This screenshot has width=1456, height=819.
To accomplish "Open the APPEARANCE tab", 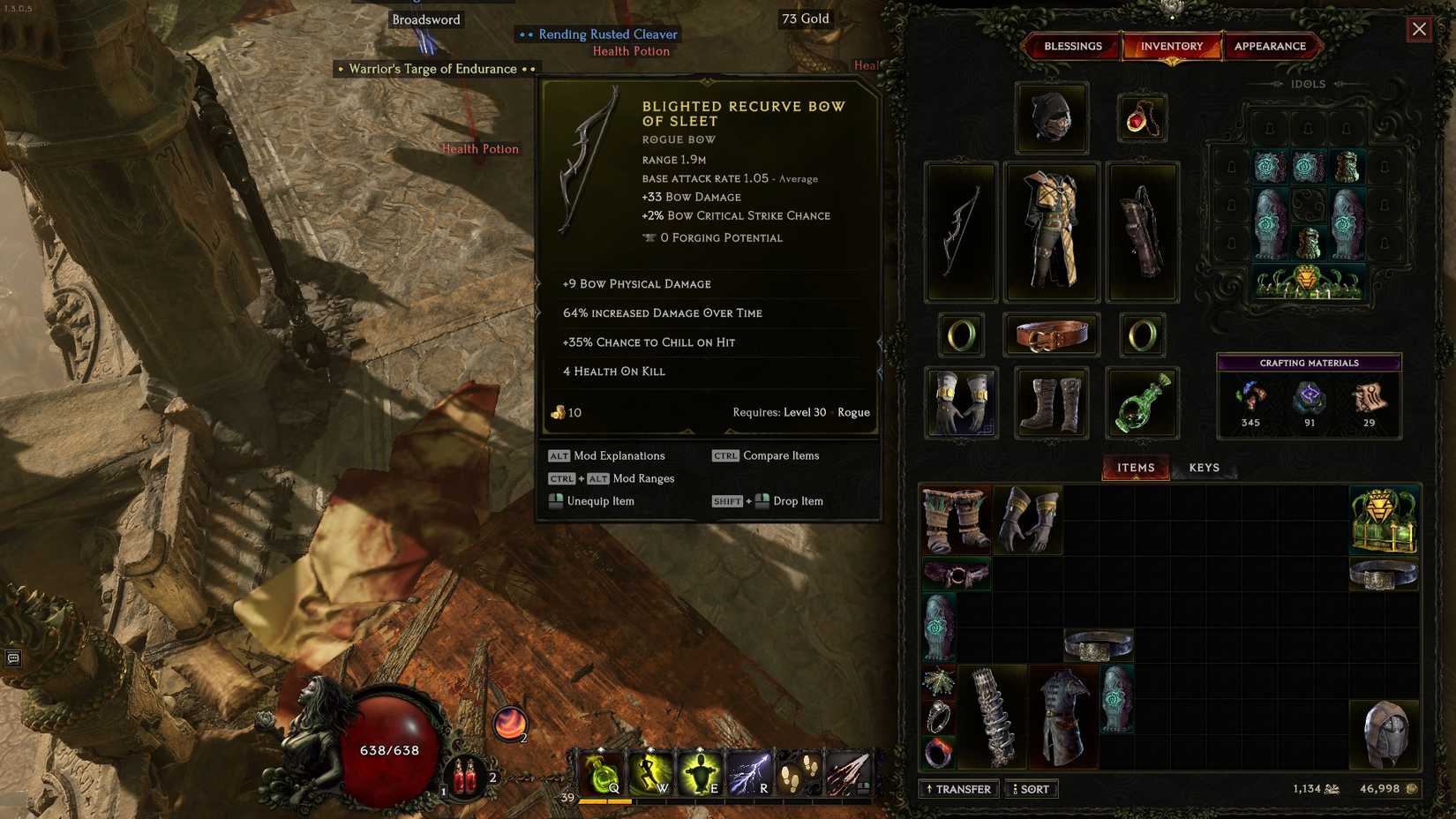I will click(1271, 46).
